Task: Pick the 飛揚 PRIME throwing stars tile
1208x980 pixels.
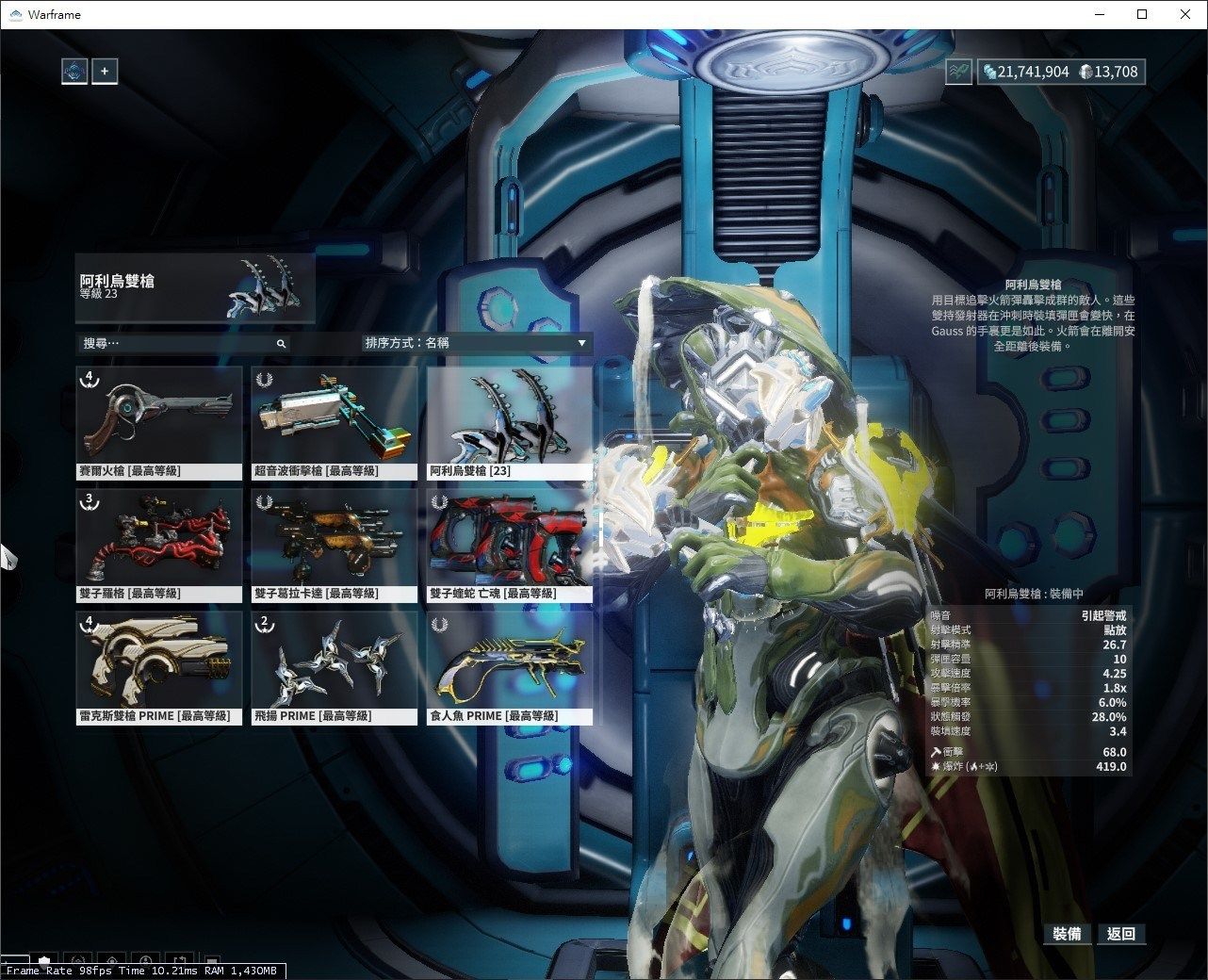Action: click(335, 667)
